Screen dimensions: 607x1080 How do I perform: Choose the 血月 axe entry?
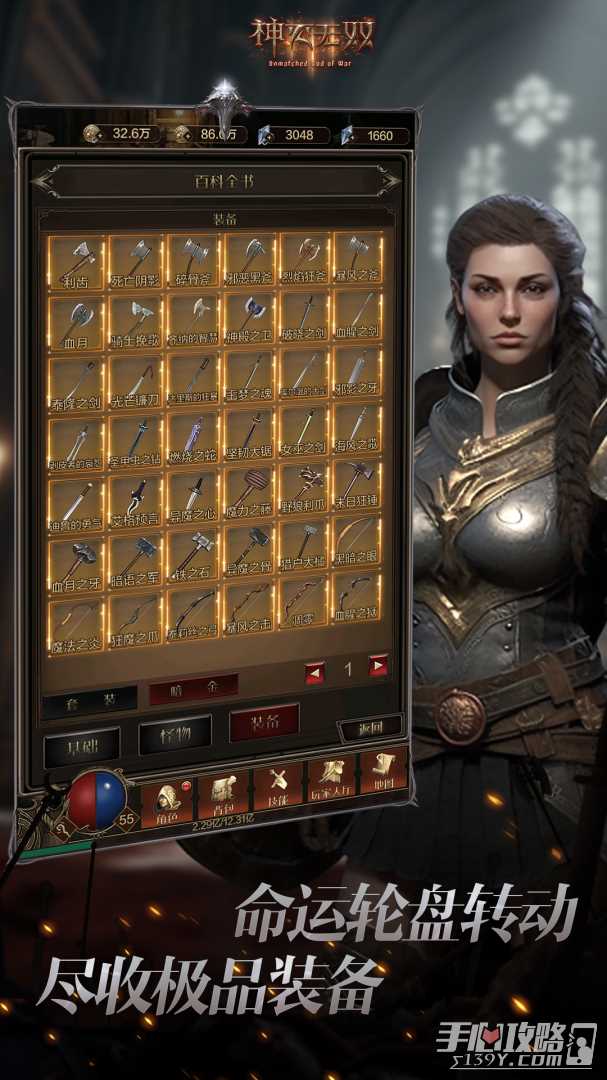76,321
